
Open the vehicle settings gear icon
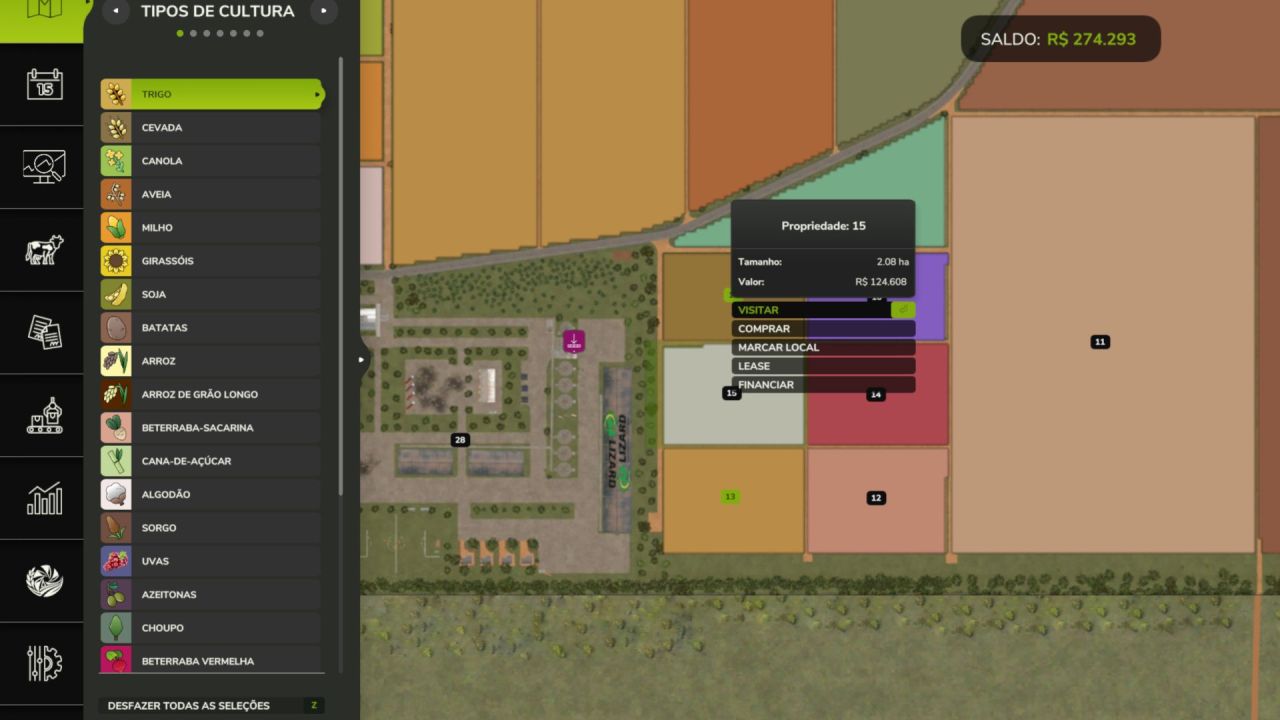tap(42, 662)
